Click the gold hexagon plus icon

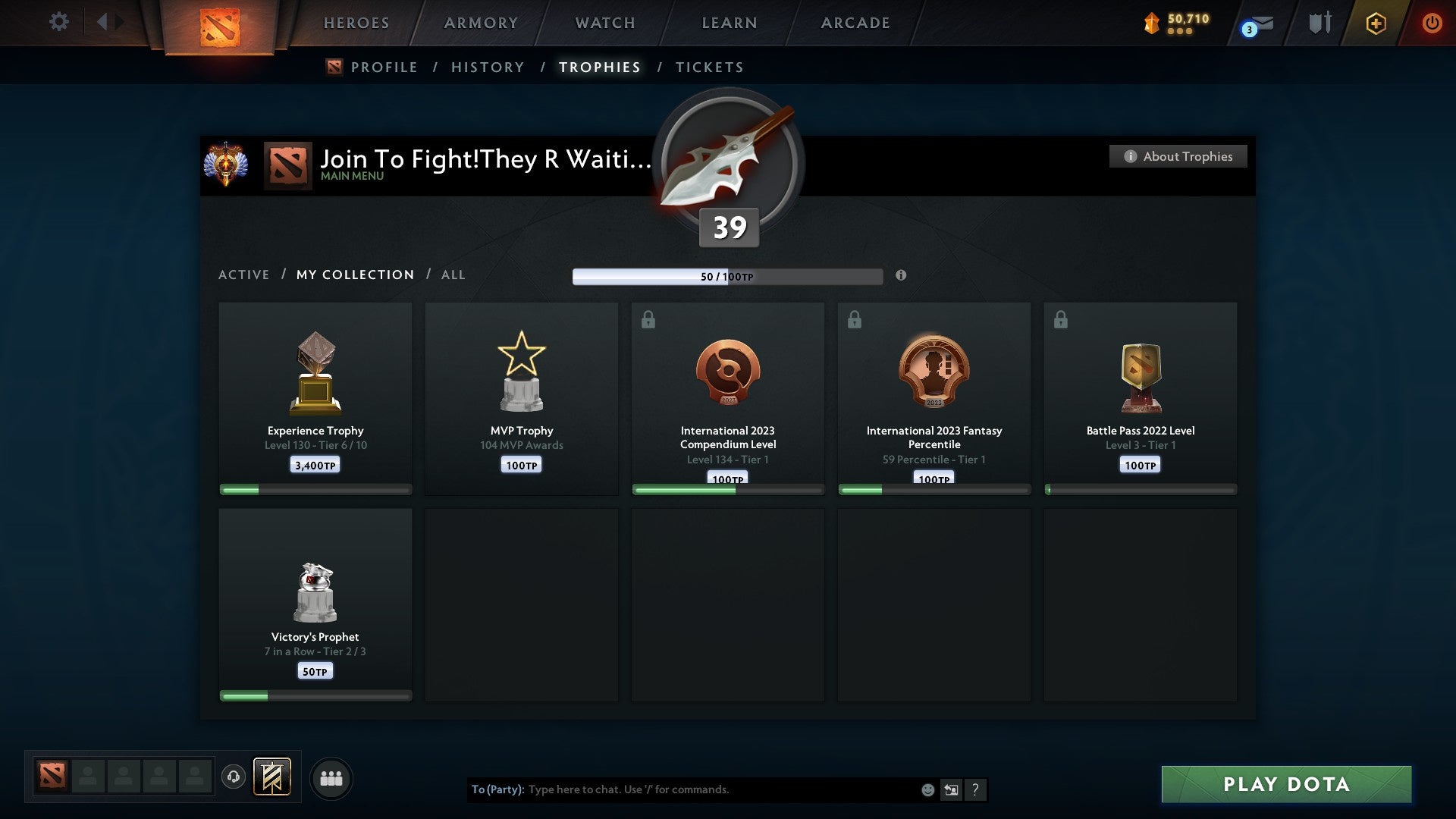click(x=1376, y=23)
